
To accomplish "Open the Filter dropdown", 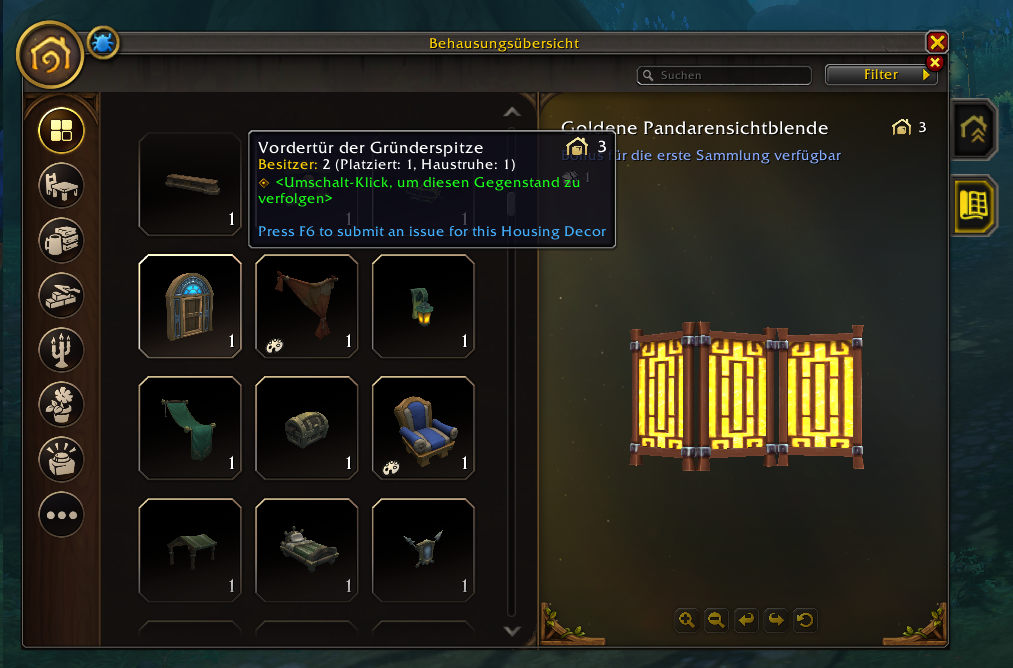I will 881,75.
